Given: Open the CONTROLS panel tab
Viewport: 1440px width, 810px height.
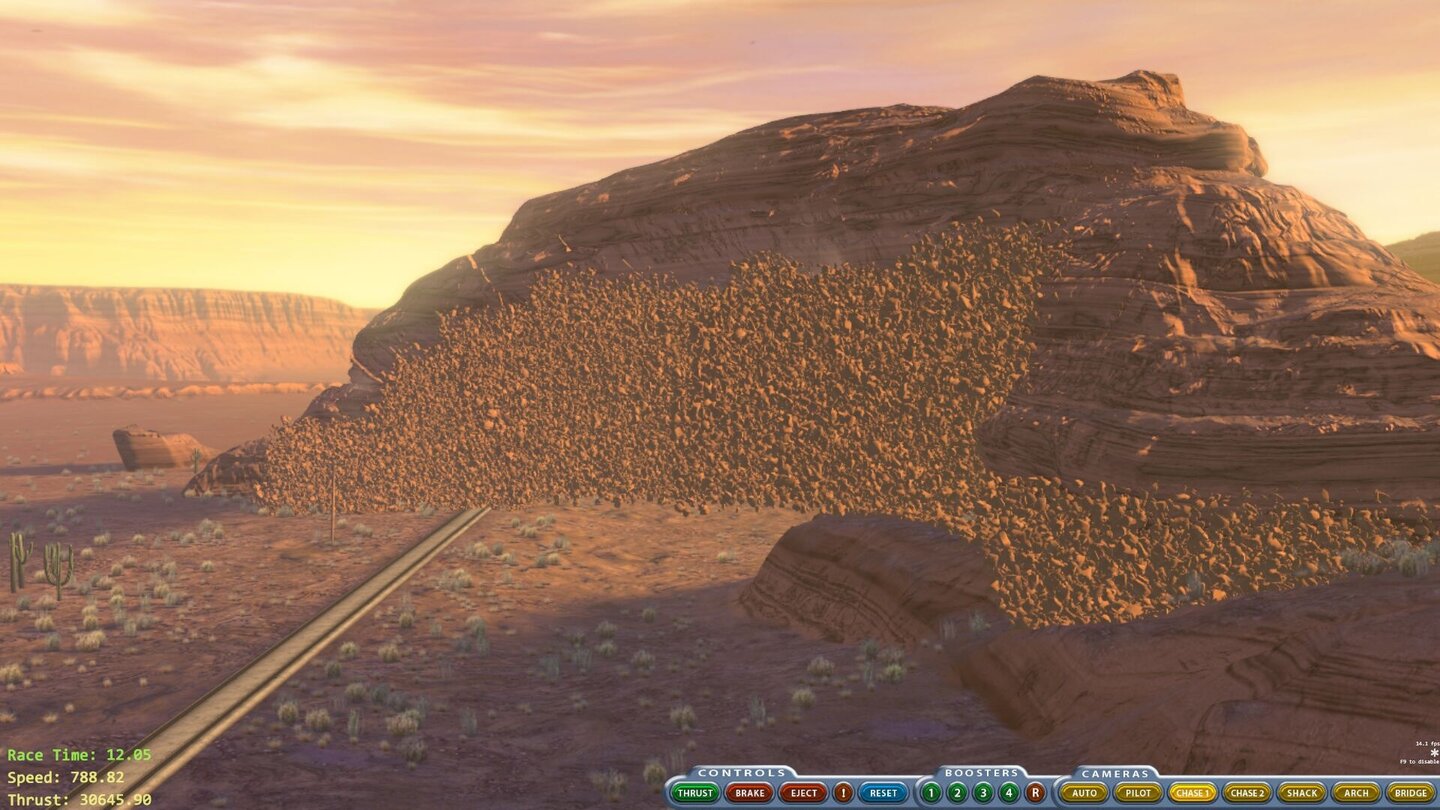Looking at the screenshot, I should click(x=741, y=772).
